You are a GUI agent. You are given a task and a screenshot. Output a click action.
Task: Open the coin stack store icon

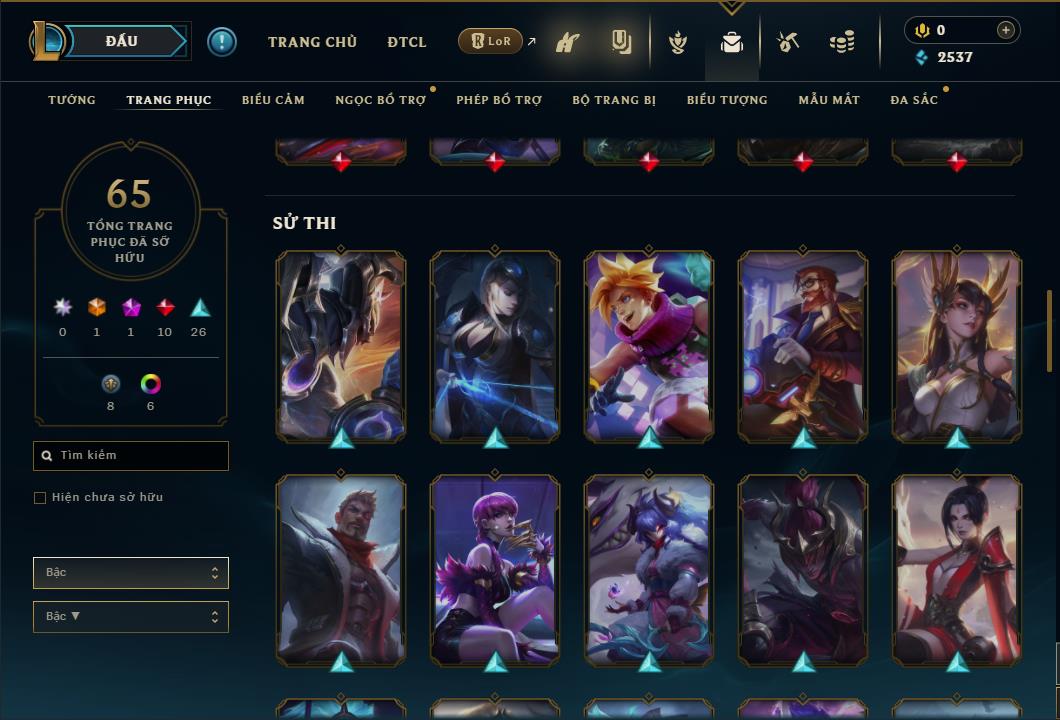(842, 42)
